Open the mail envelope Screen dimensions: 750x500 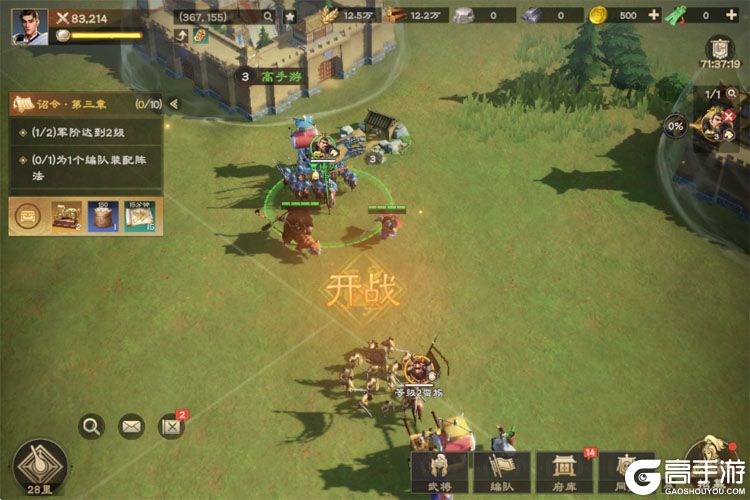click(x=131, y=427)
